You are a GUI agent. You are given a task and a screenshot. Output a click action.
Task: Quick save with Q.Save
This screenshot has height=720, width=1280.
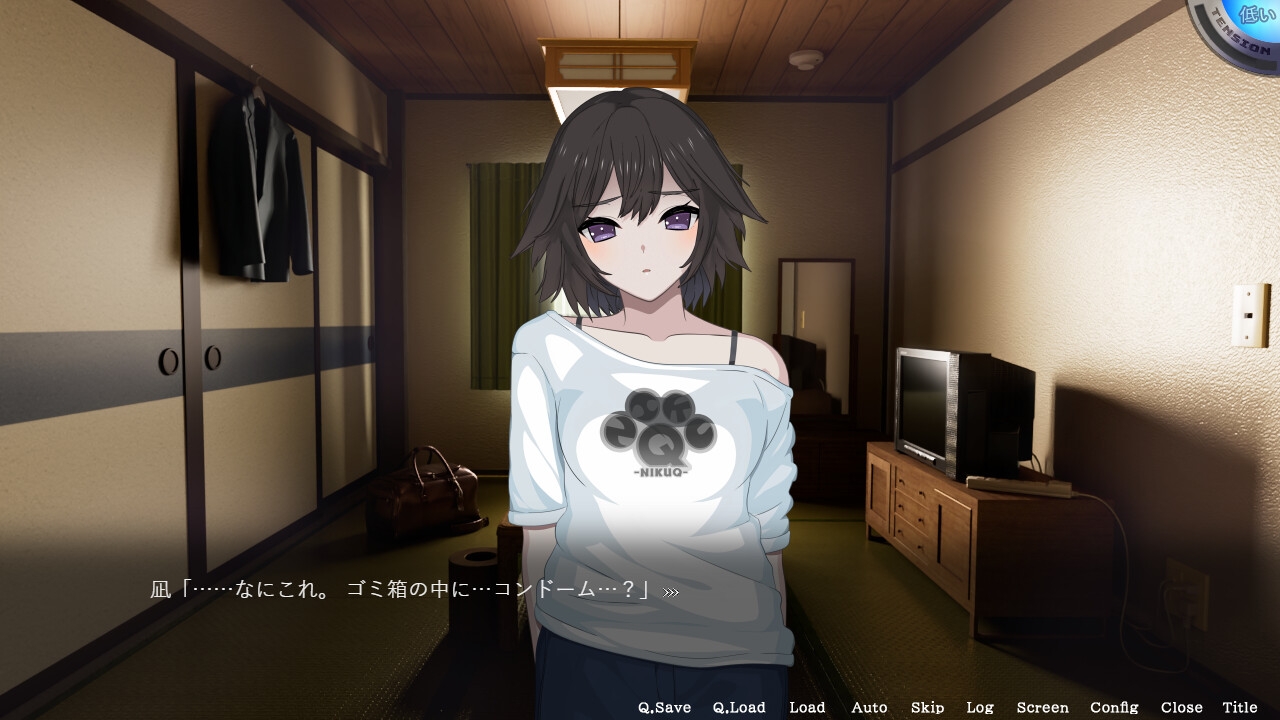point(664,707)
